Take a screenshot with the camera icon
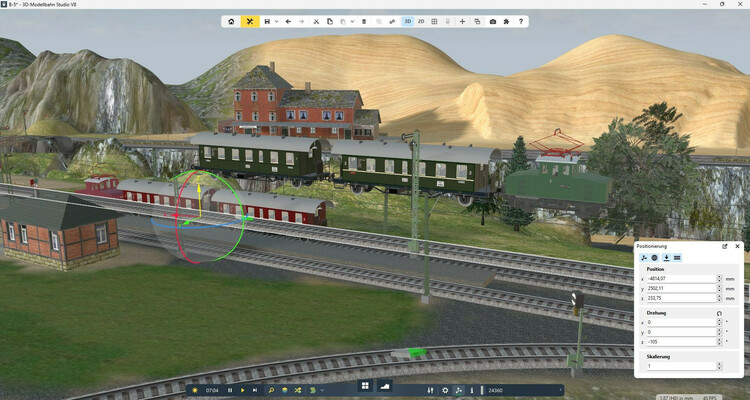This screenshot has width=750, height=400. (x=493, y=21)
